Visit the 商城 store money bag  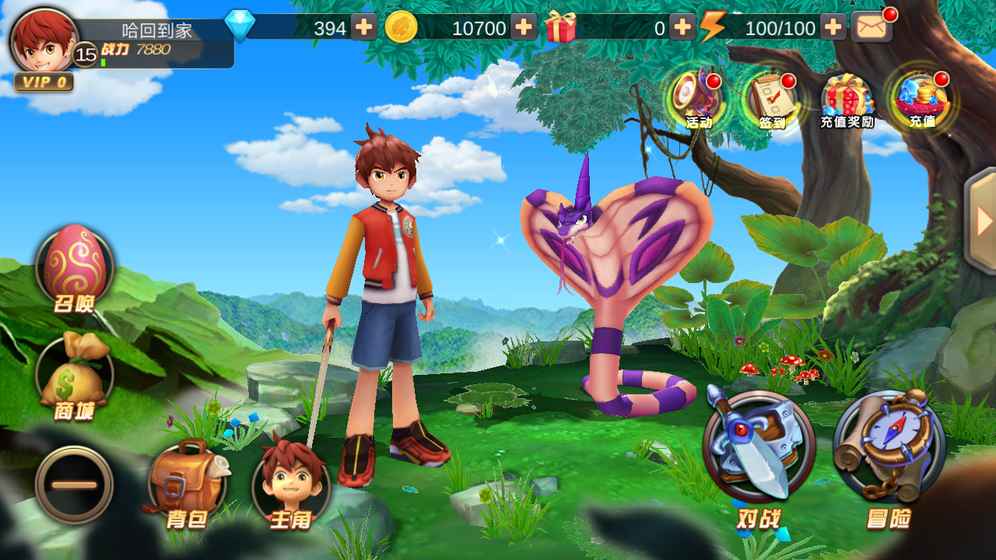pyautogui.click(x=74, y=376)
